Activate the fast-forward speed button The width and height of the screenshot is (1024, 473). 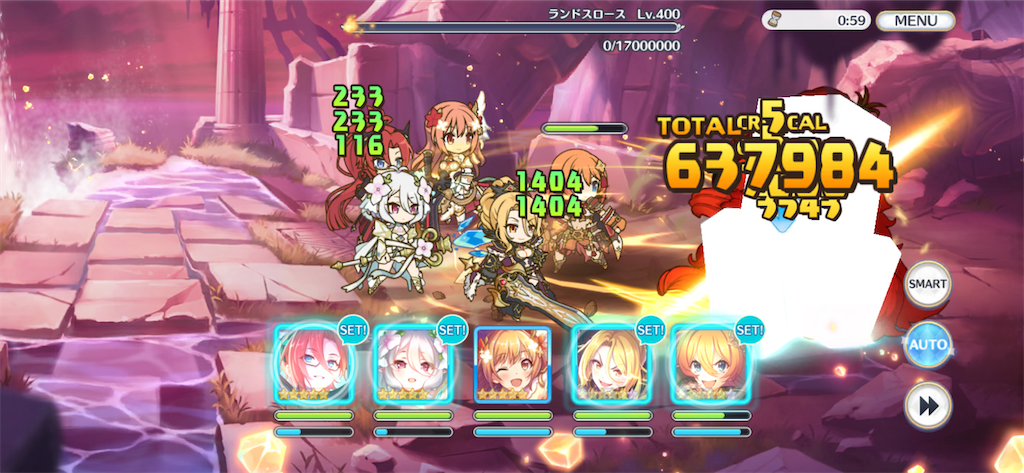[927, 406]
